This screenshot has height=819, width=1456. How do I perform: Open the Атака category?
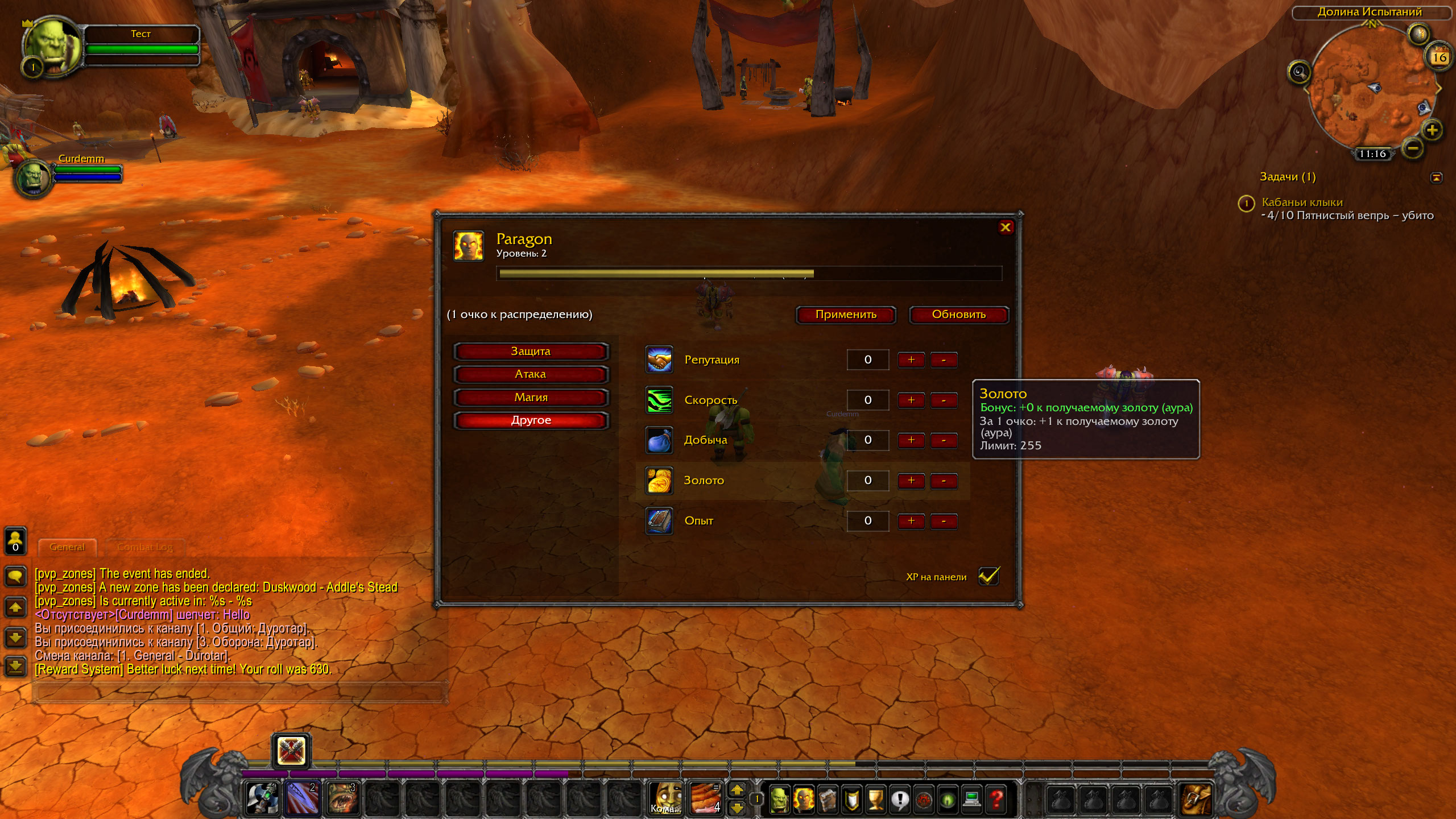tap(531, 374)
